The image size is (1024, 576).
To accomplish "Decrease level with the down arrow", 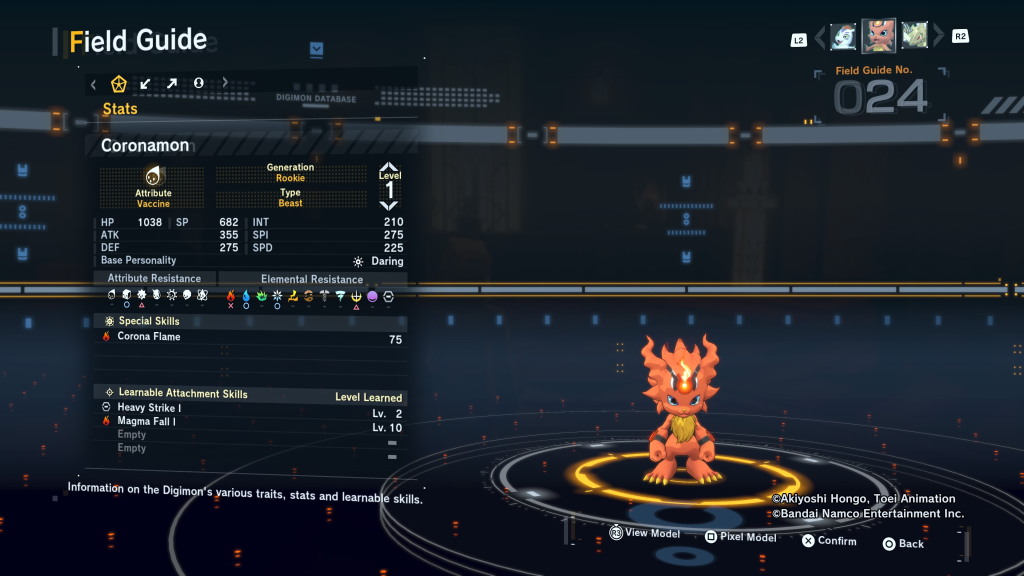I will click(389, 206).
